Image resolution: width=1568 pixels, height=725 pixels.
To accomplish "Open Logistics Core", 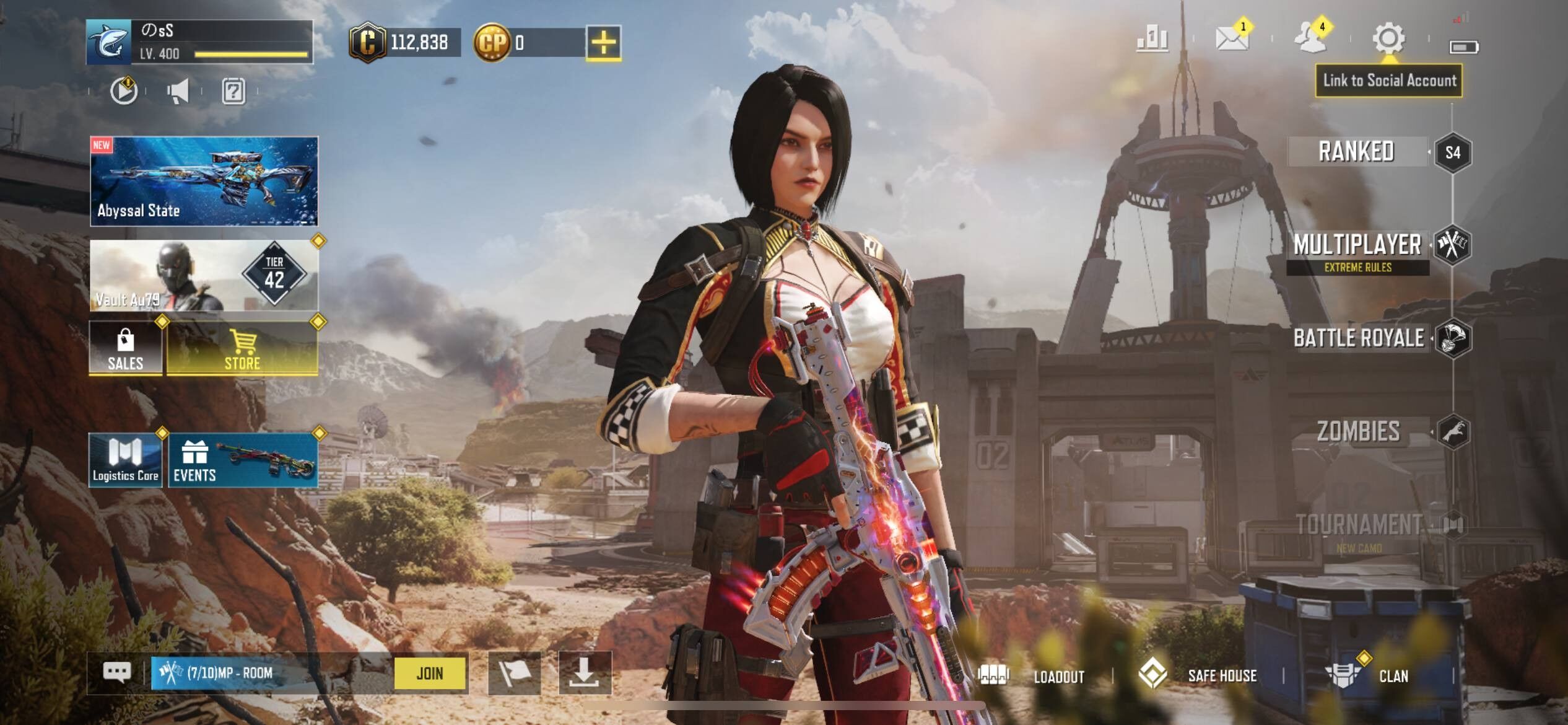I will [x=126, y=460].
